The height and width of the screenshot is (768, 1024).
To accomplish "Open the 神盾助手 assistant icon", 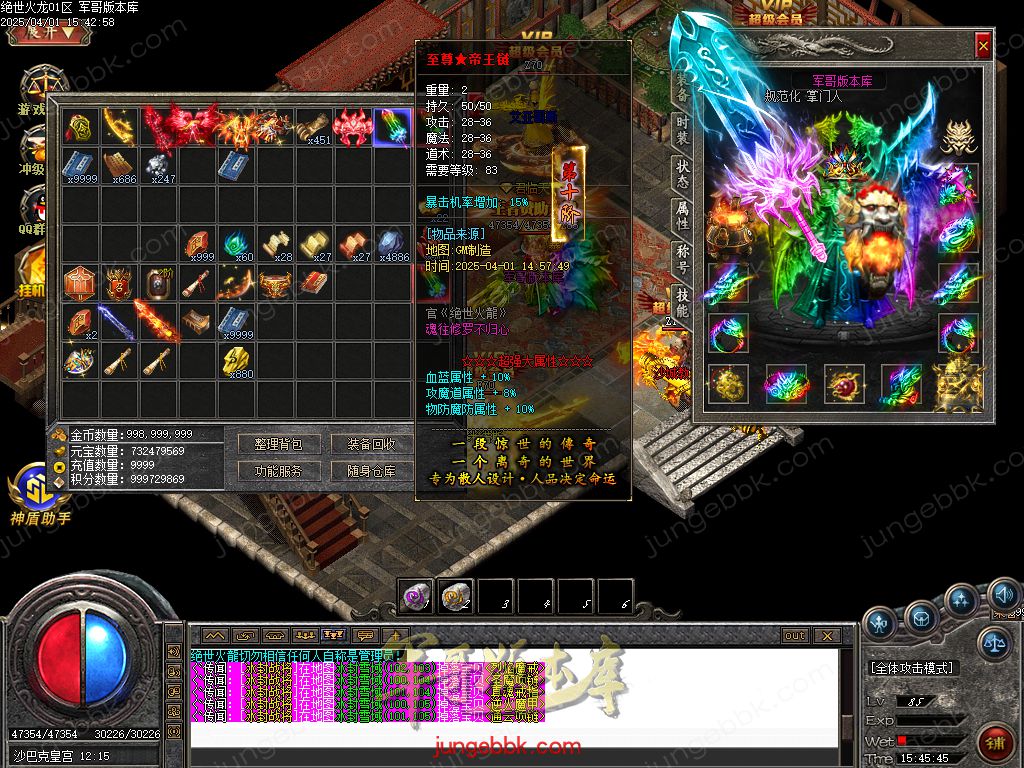I will [x=40, y=492].
